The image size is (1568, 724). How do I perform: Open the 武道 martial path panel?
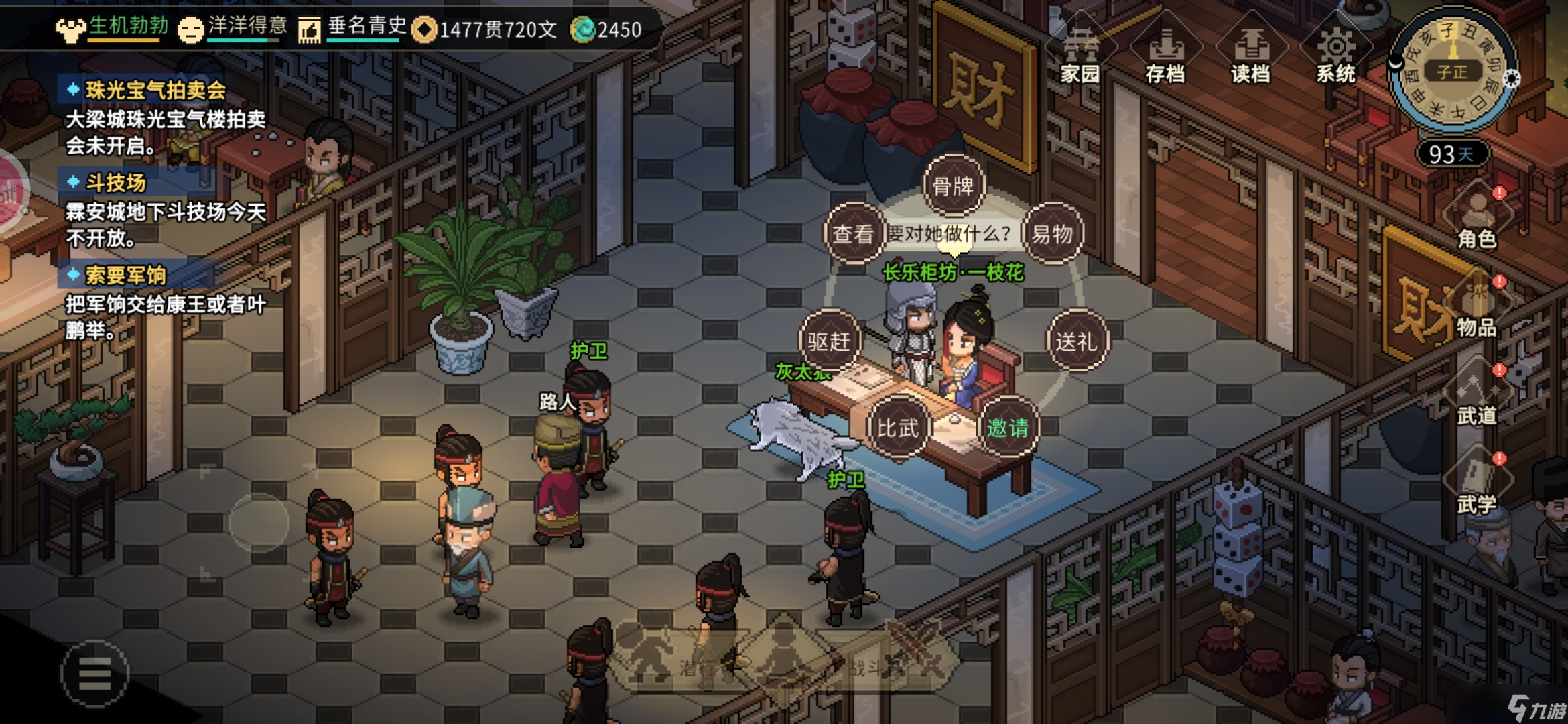tap(1478, 396)
